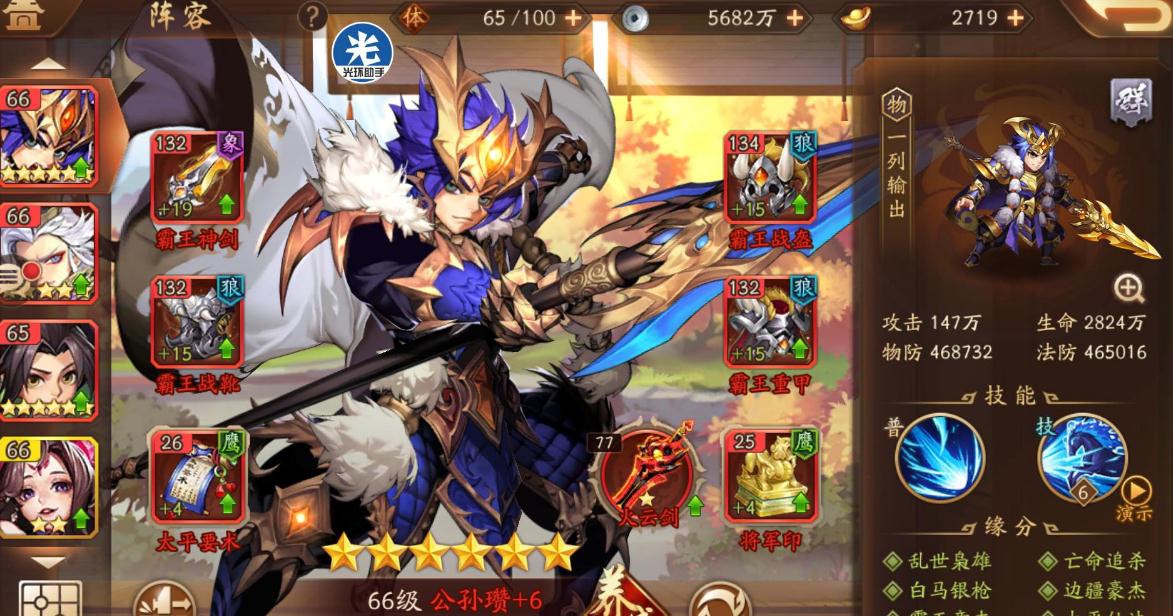The width and height of the screenshot is (1173, 616).
Task: Open the 霸王战靴 boots slot
Action: [x=197, y=321]
